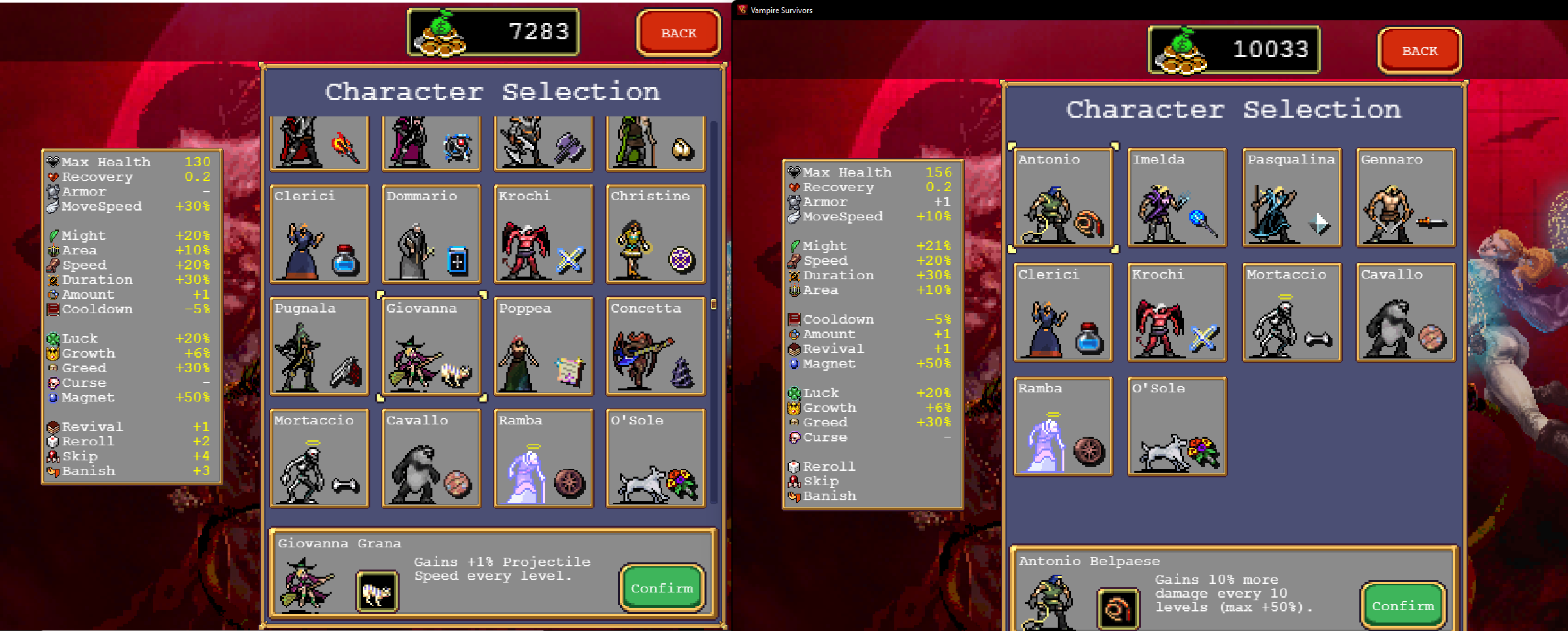Select the character Giovanna in the left window
Image resolution: width=1568 pixels, height=631 pixels.
(x=431, y=347)
